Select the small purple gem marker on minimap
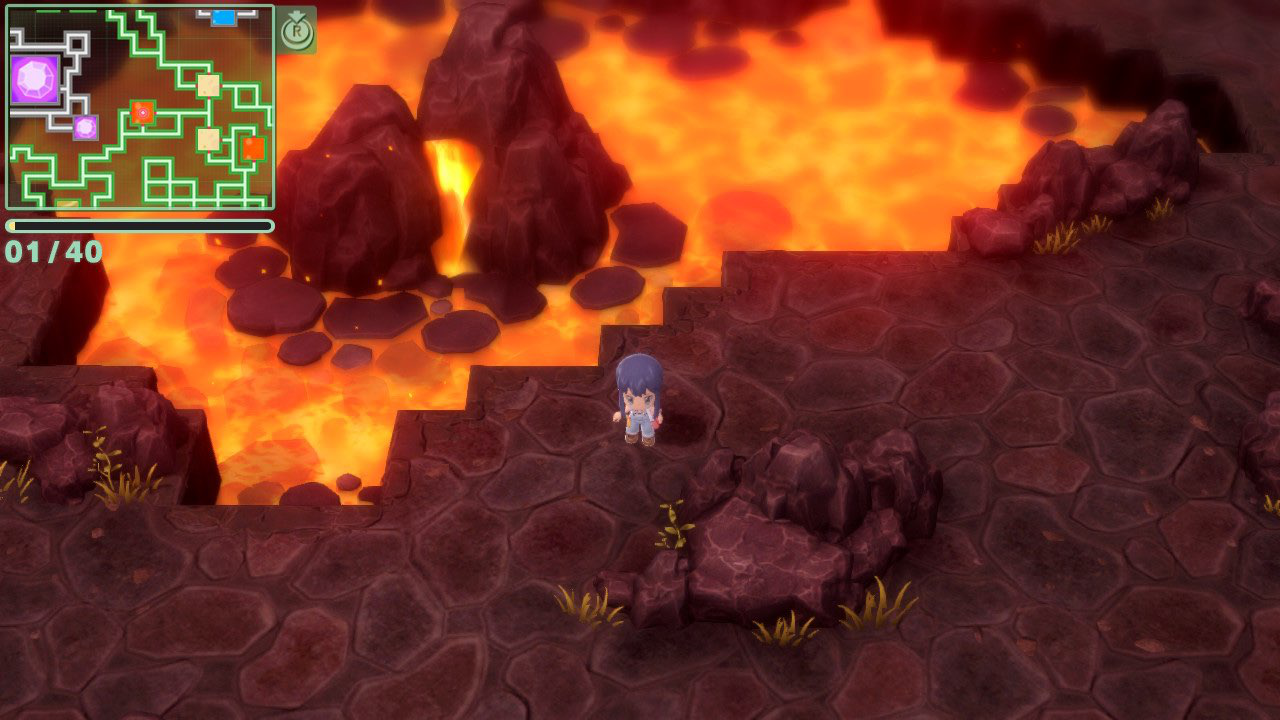This screenshot has height=720, width=1280. coord(85,127)
